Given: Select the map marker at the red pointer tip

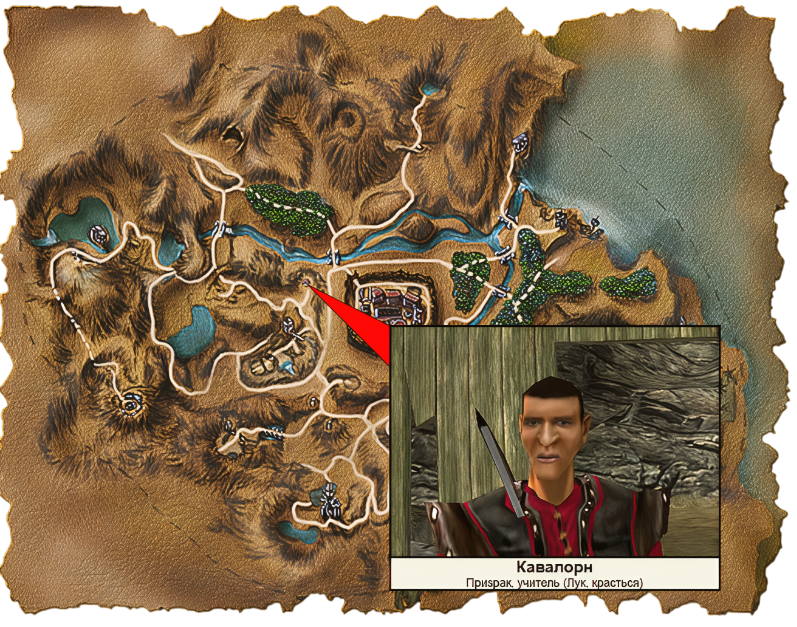Looking at the screenshot, I should [x=305, y=284].
